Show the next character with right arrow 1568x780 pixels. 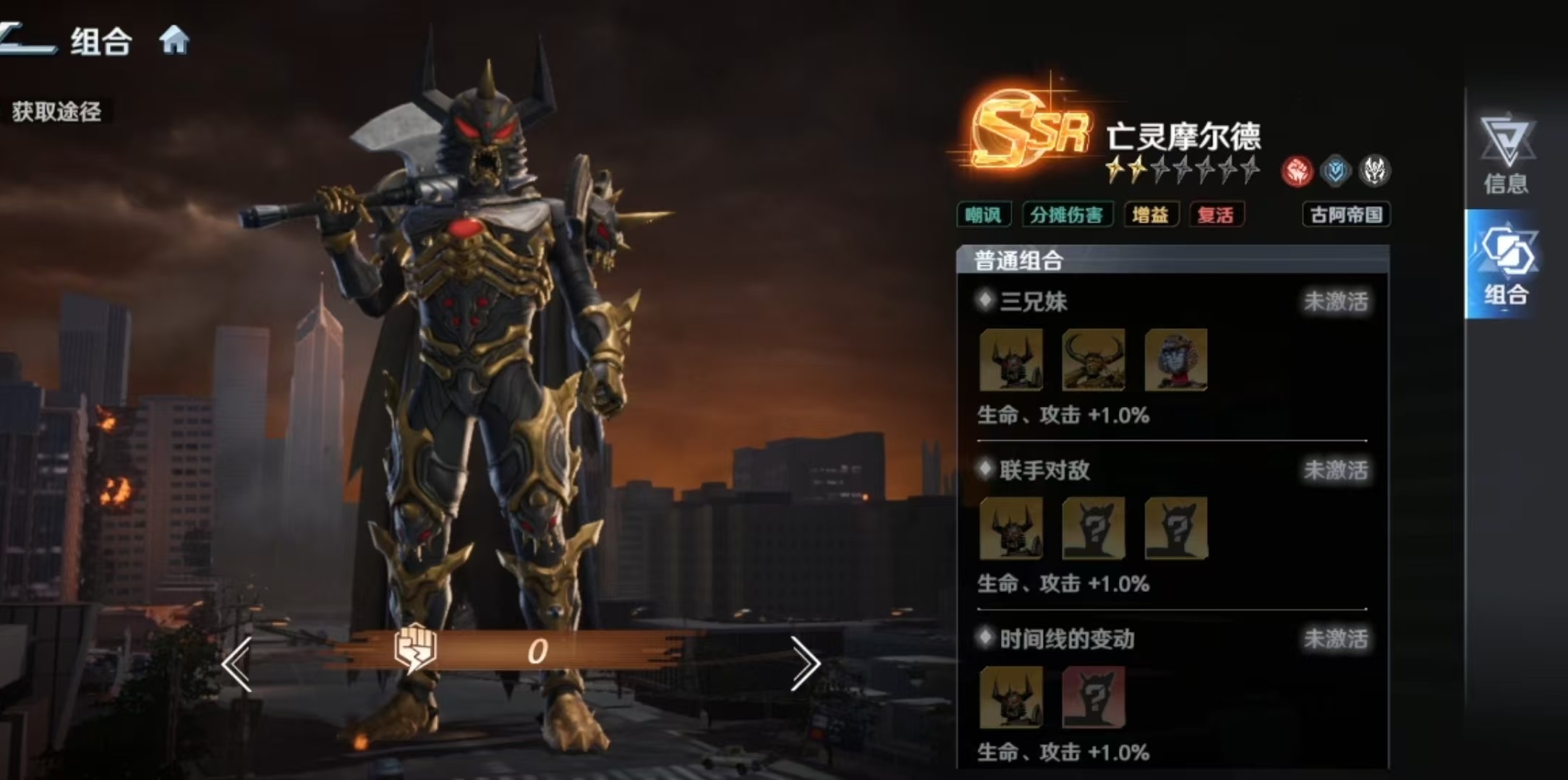804,664
